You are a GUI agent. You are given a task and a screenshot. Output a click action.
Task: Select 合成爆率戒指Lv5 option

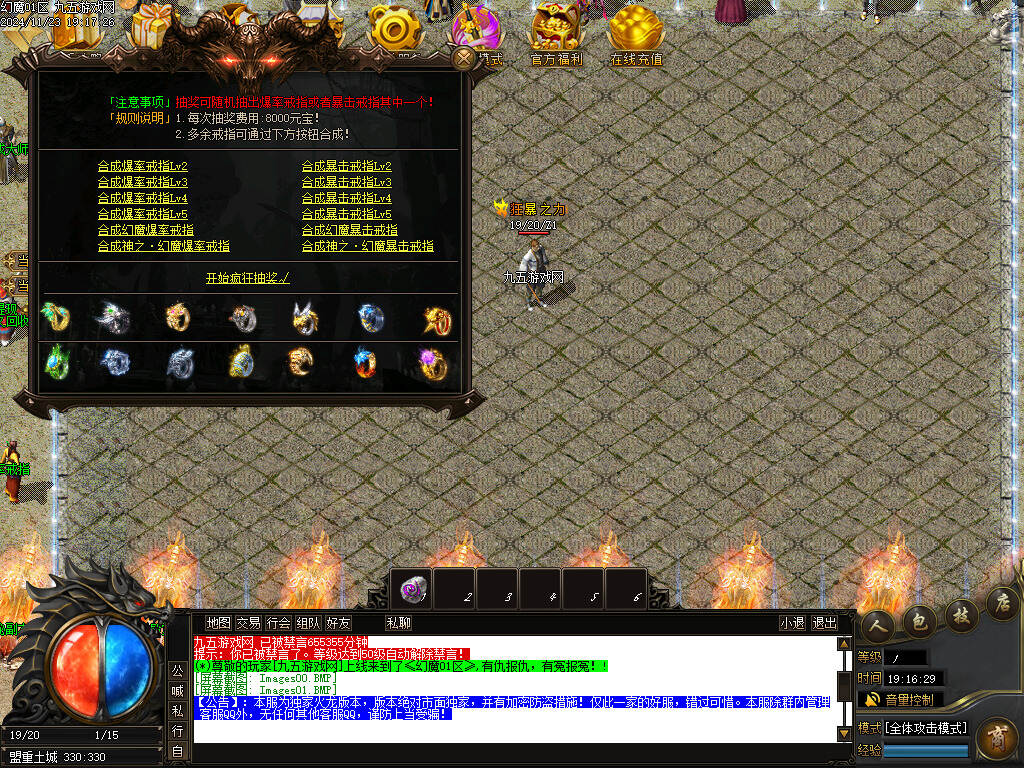143,214
